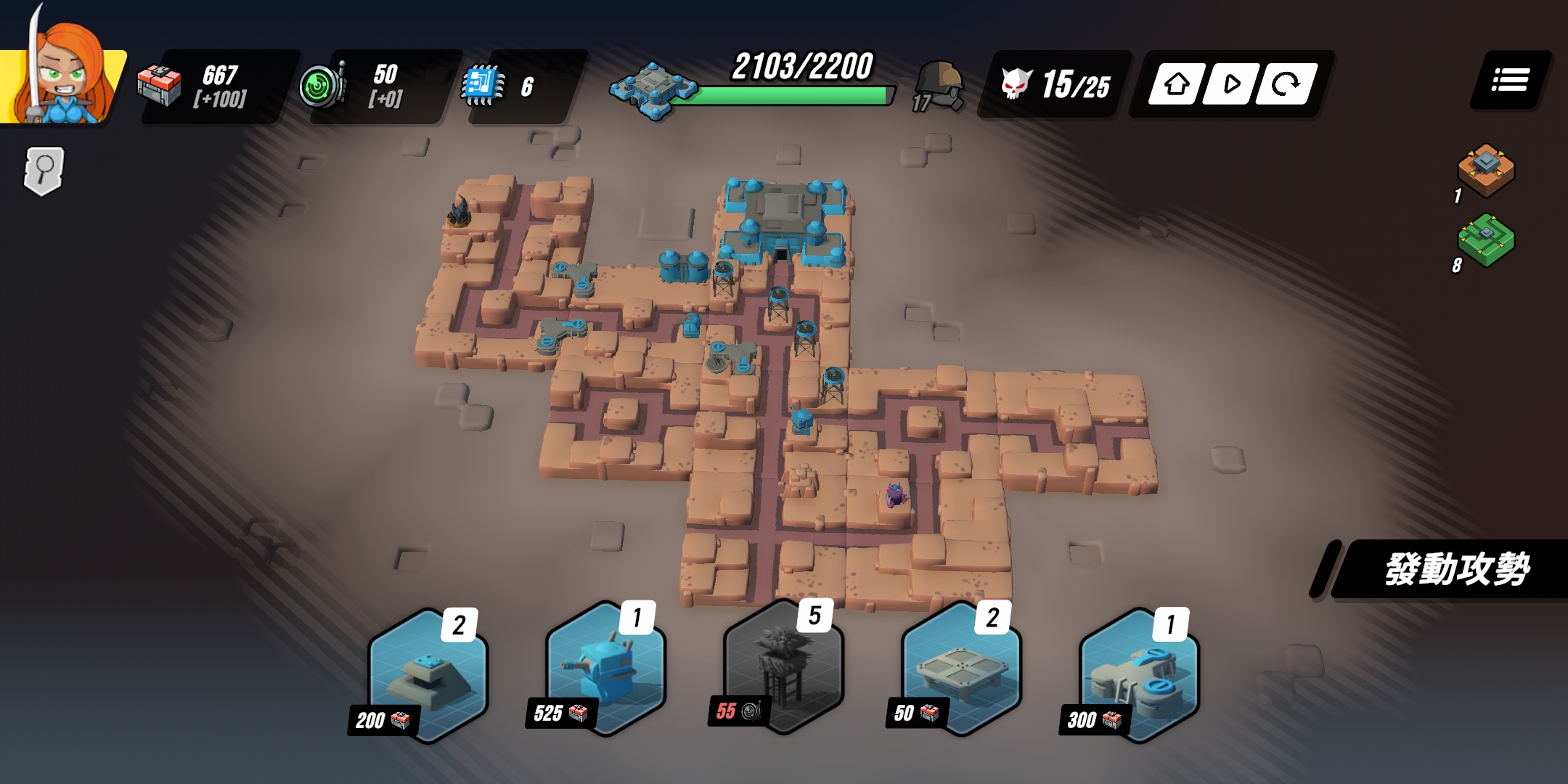Select the orange terrain tile icon
The height and width of the screenshot is (784, 1568).
tap(1485, 170)
